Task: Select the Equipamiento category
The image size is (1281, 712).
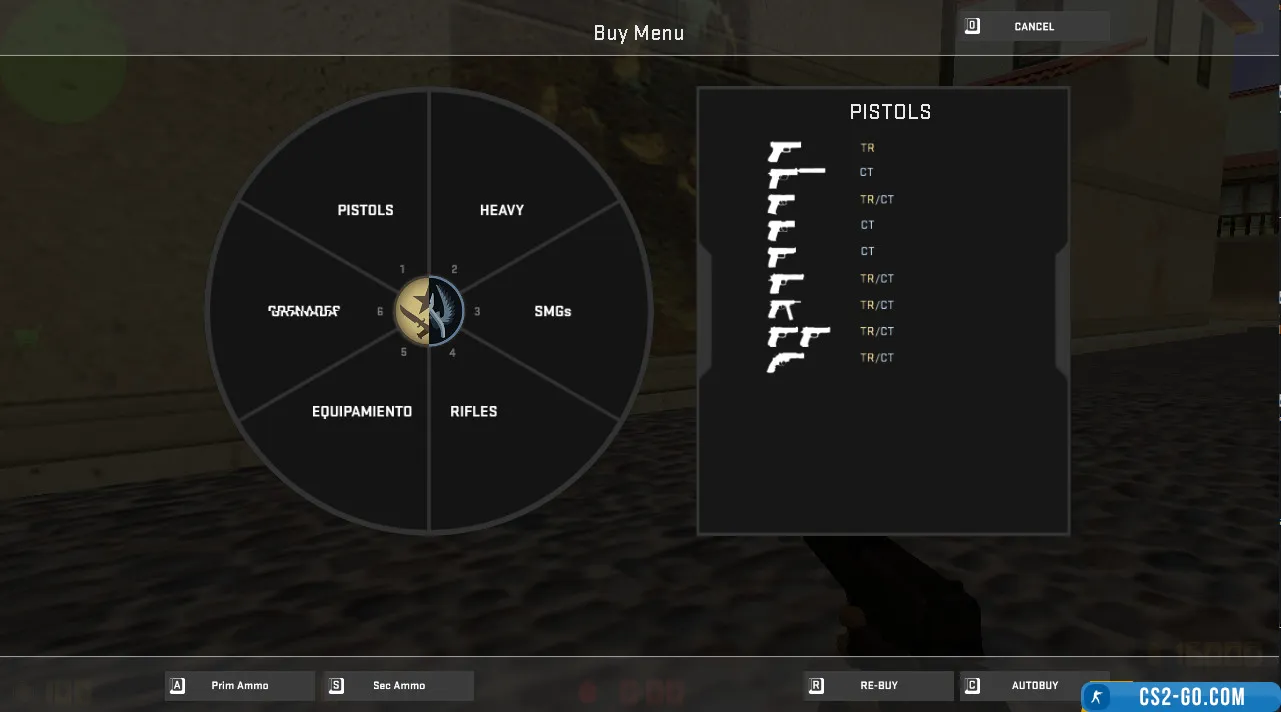Action: tap(362, 411)
